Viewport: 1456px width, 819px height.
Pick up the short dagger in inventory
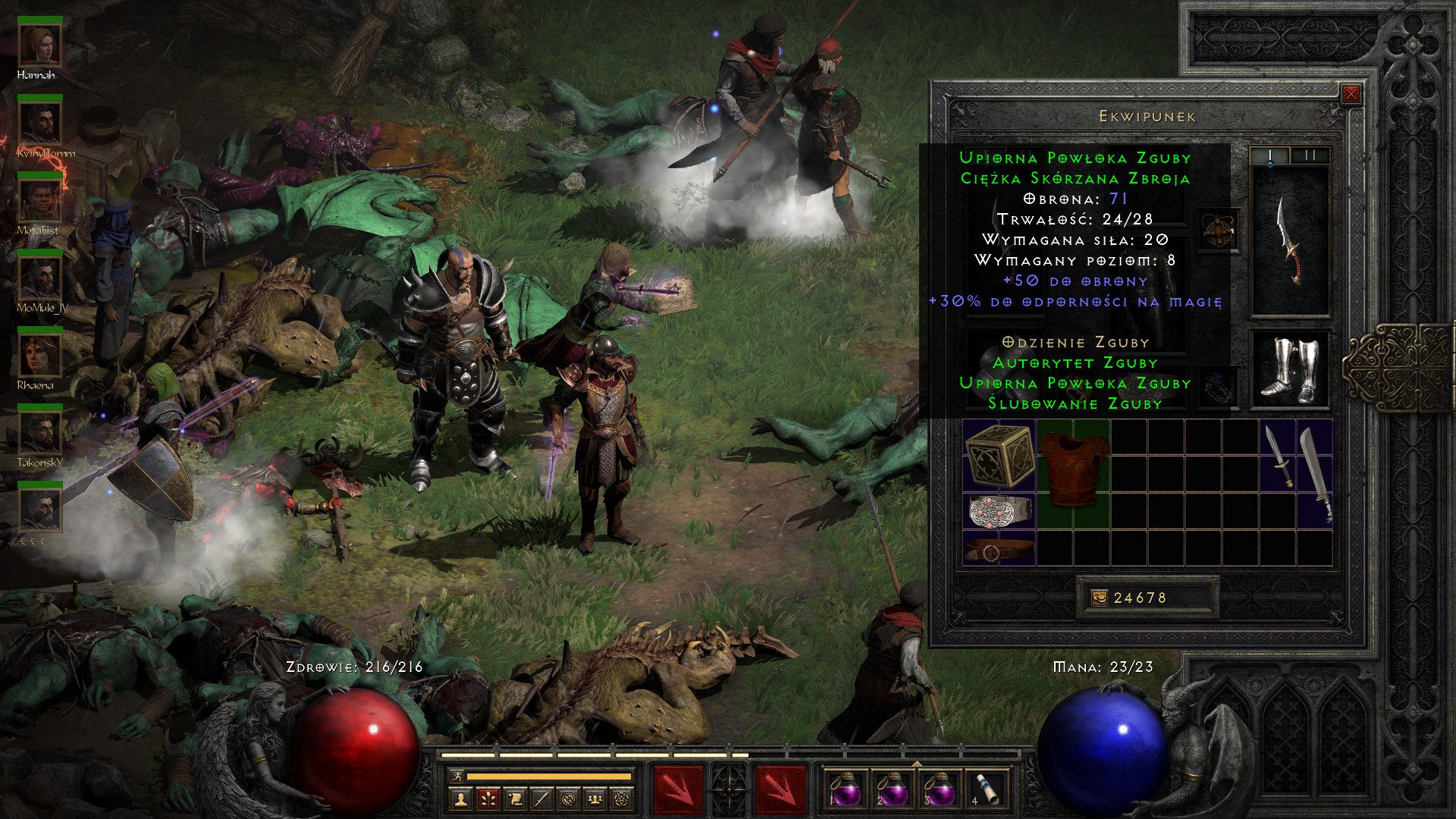[1279, 456]
